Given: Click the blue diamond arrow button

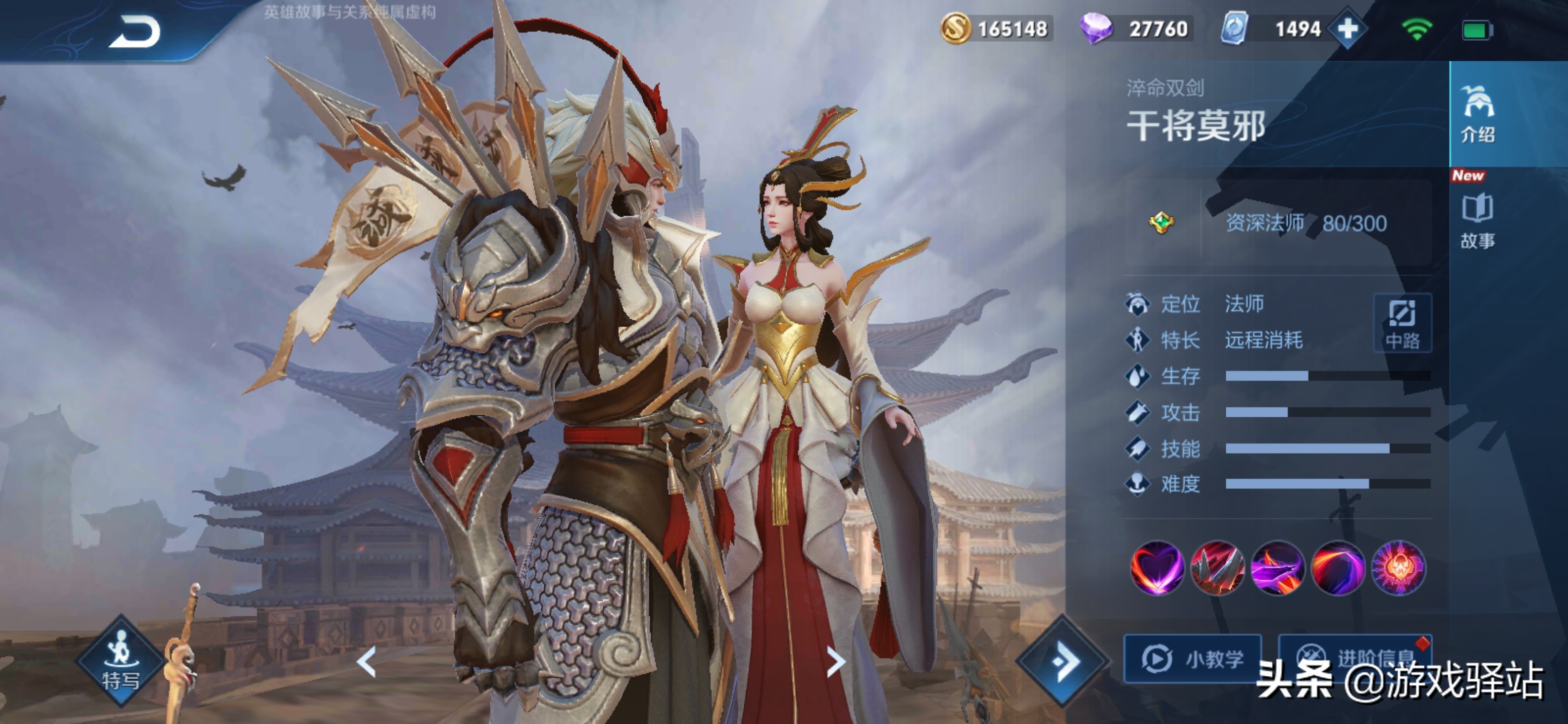Looking at the screenshot, I should coord(1063,661).
